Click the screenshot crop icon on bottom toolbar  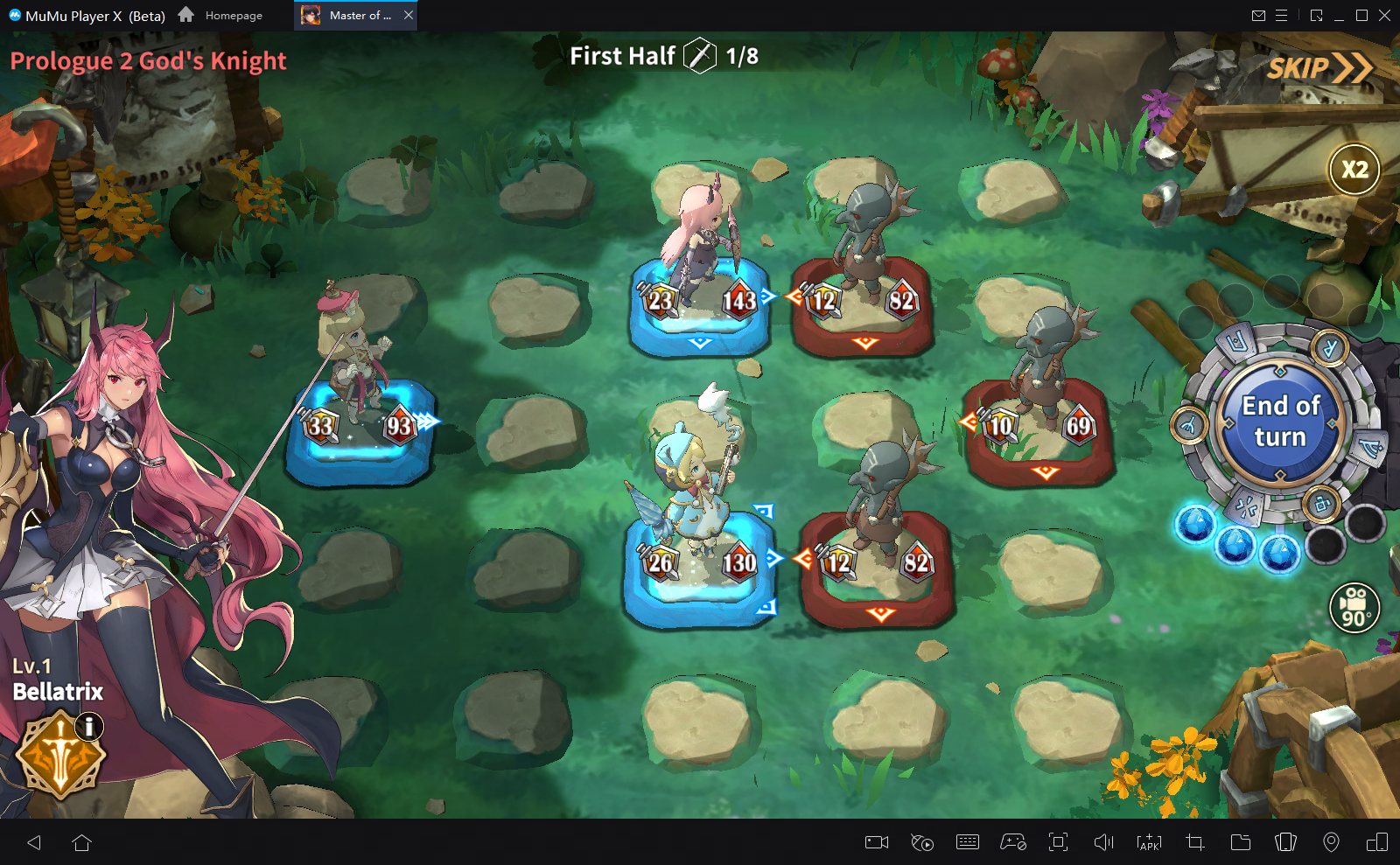[x=1195, y=842]
